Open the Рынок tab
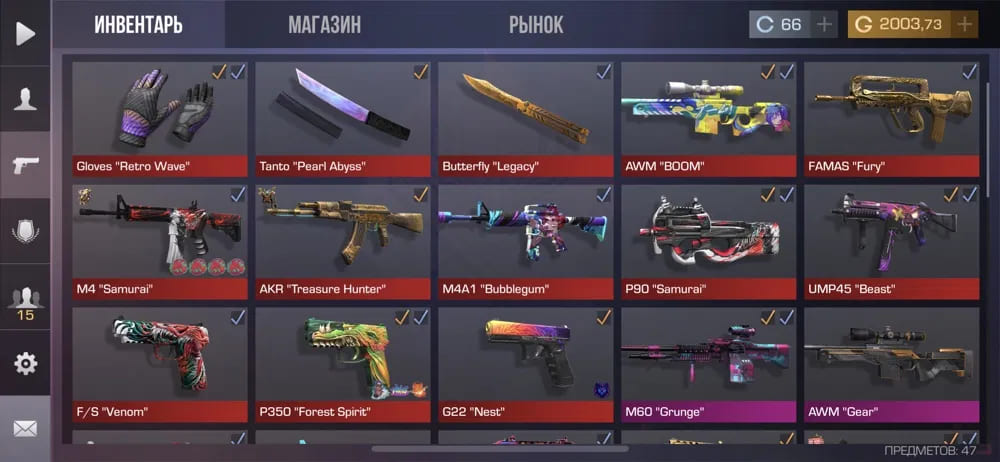Image resolution: width=1000 pixels, height=462 pixels. point(536,24)
